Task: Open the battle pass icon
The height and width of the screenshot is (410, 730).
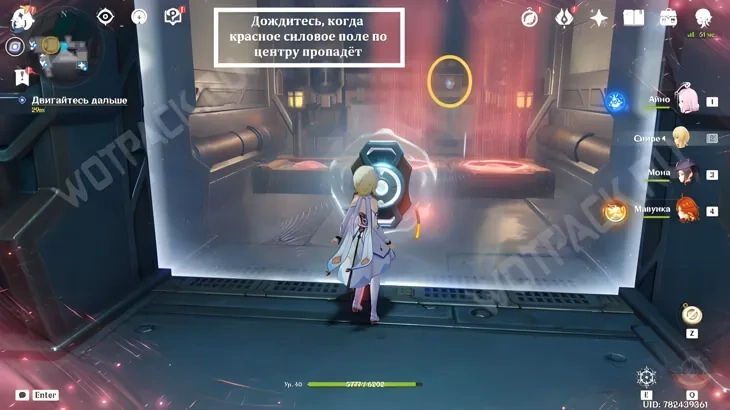Action: click(x=565, y=17)
